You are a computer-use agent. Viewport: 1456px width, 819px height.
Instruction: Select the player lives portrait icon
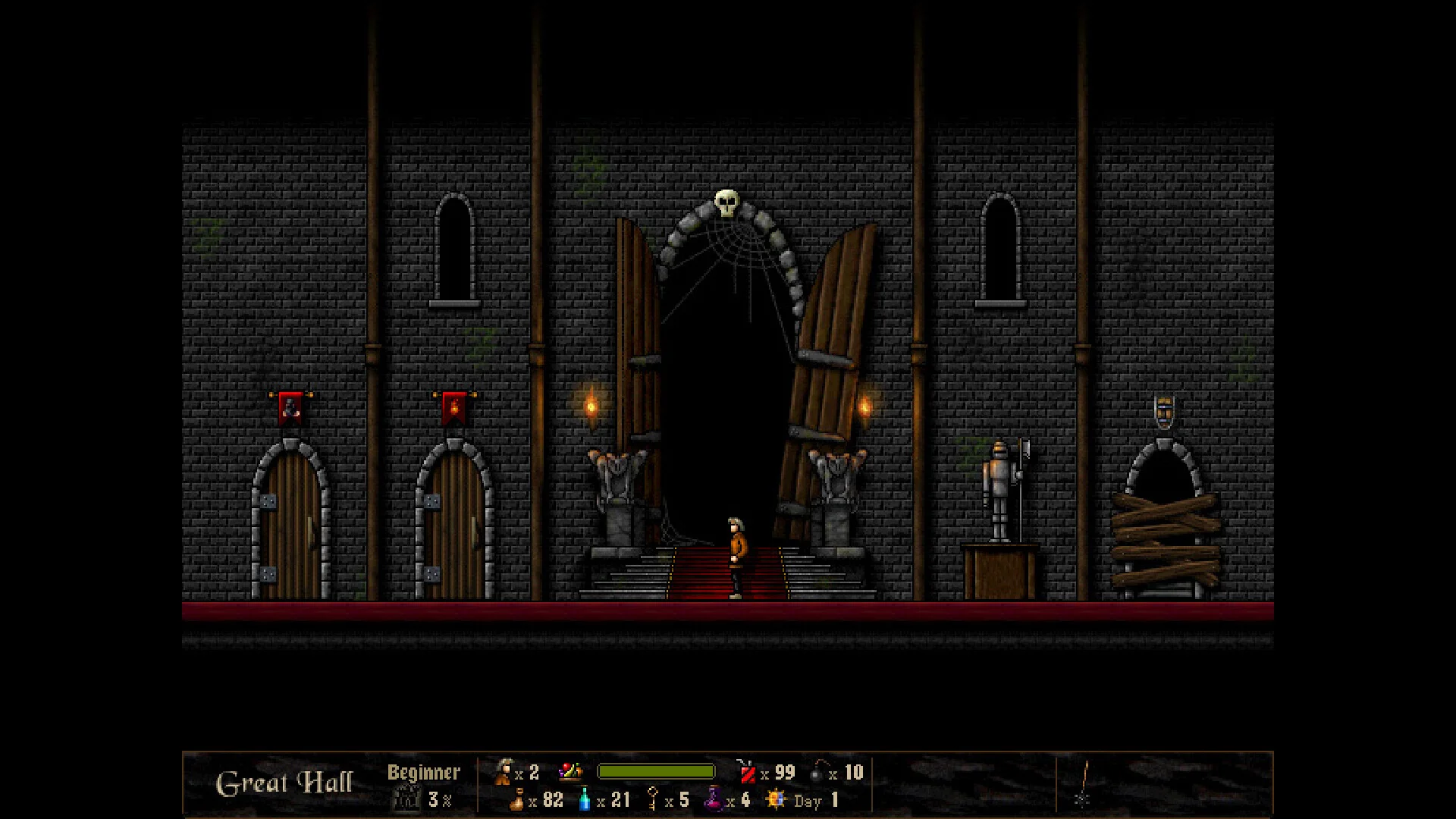pos(502,772)
